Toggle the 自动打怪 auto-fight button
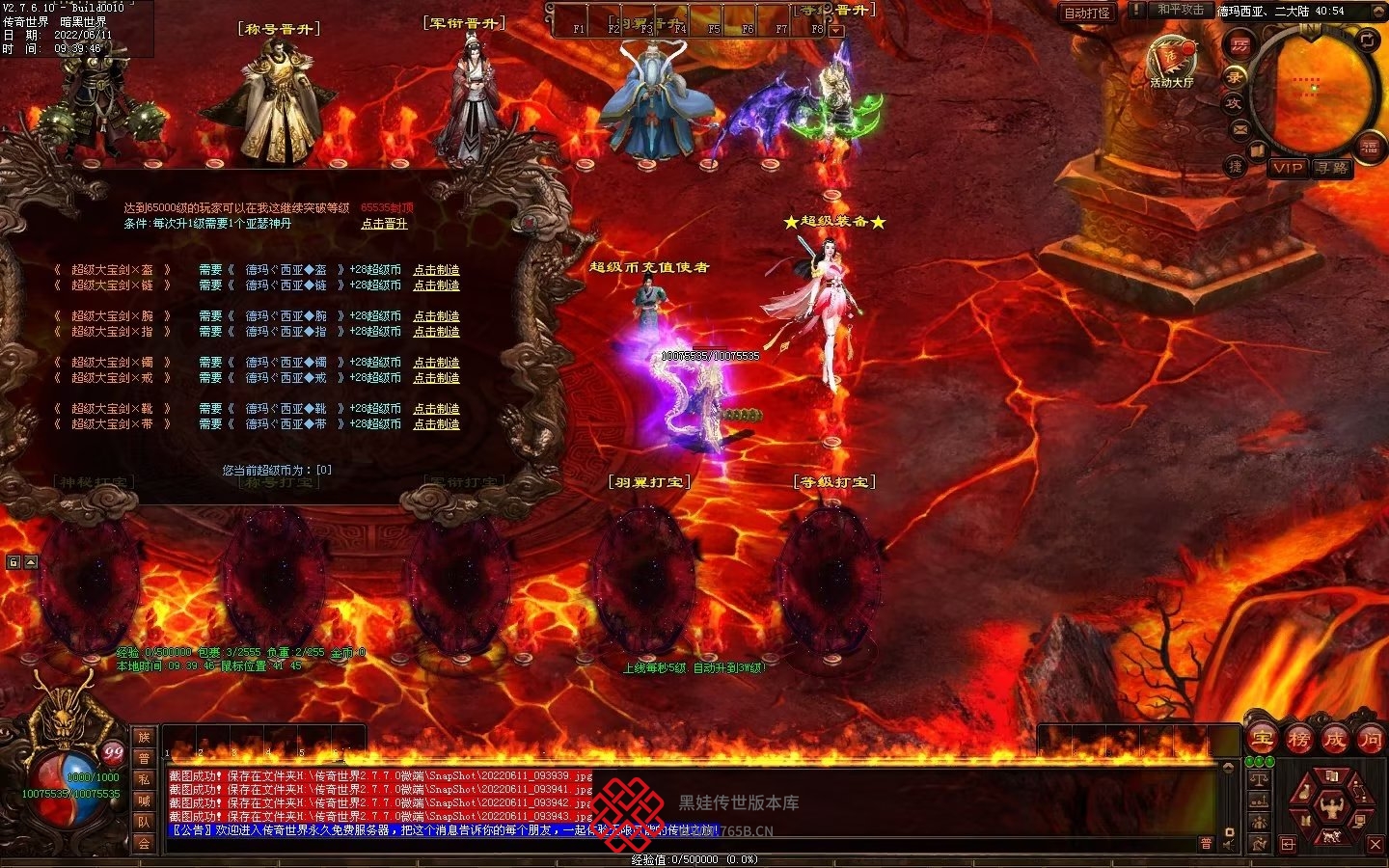Image resolution: width=1389 pixels, height=868 pixels. 1087,13
